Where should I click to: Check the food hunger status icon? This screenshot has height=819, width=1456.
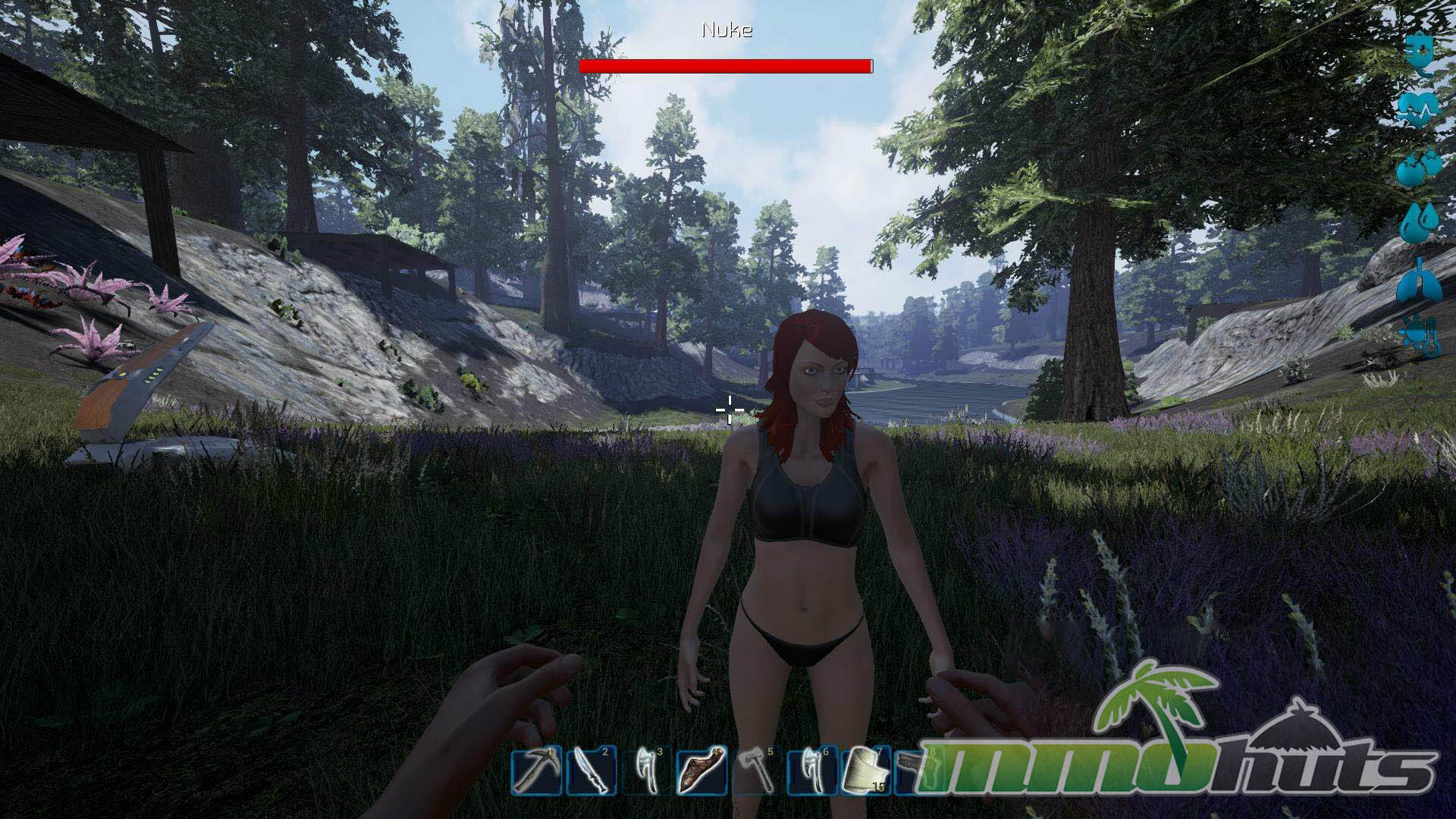1418,168
